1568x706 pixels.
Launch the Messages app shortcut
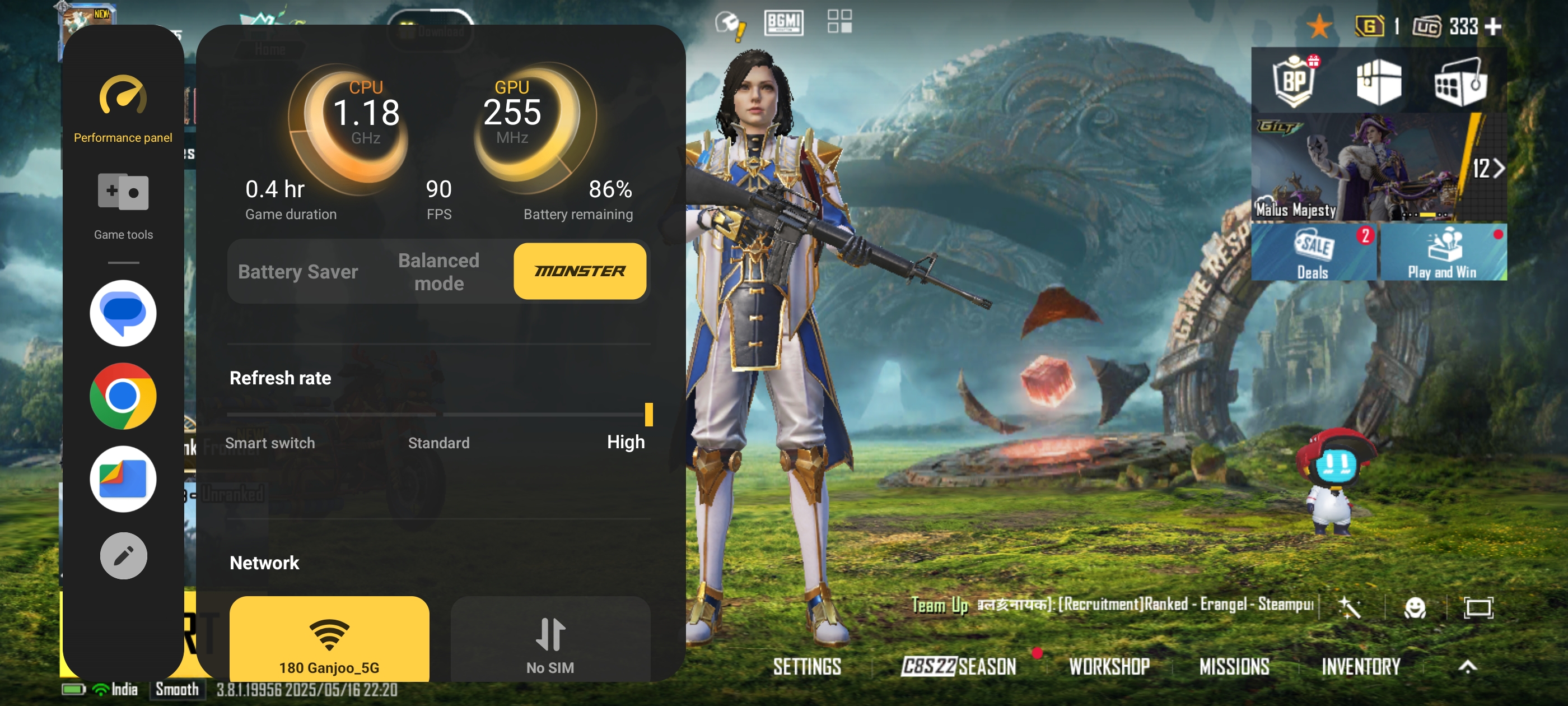pyautogui.click(x=123, y=313)
